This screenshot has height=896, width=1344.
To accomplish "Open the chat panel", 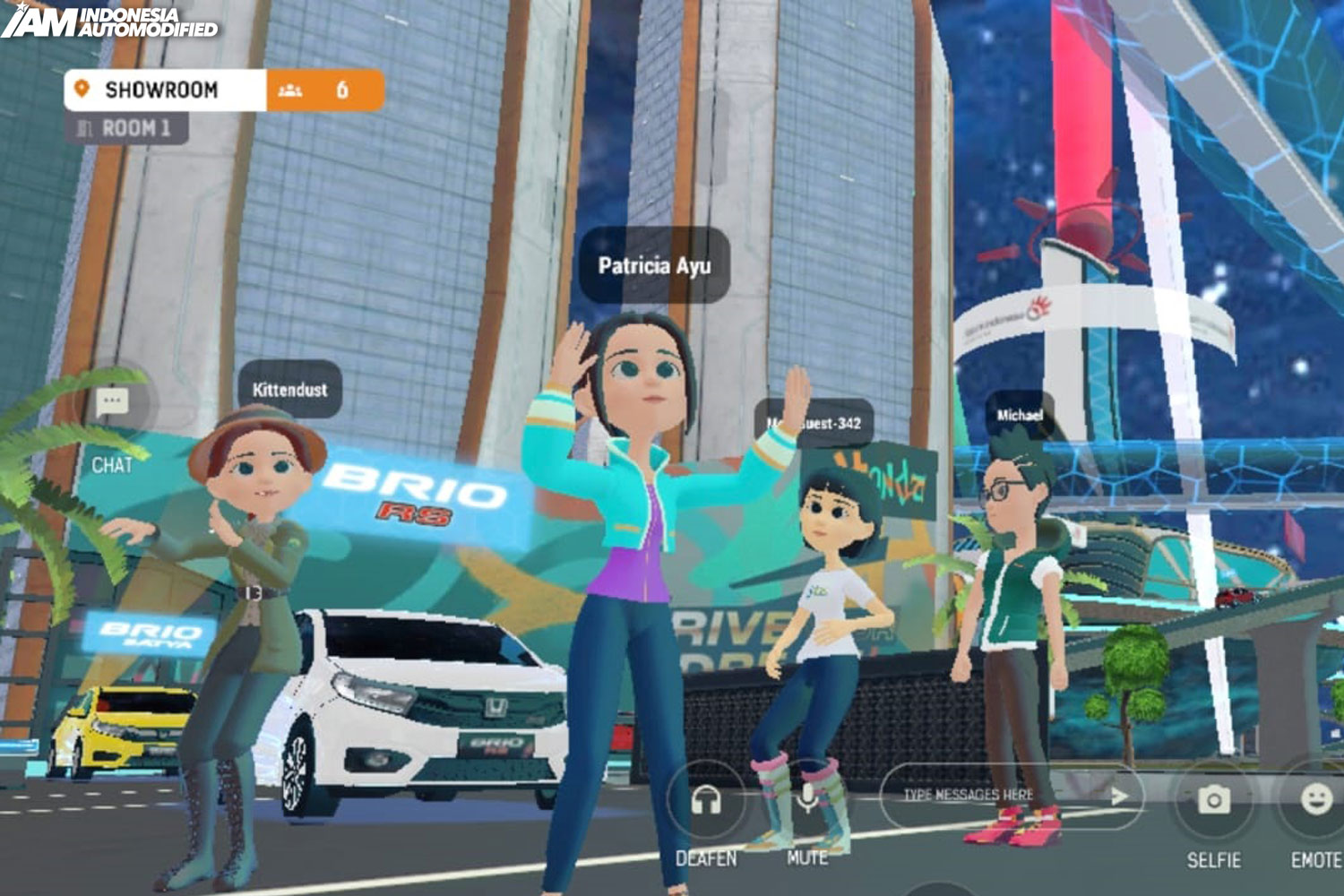I will [x=112, y=402].
